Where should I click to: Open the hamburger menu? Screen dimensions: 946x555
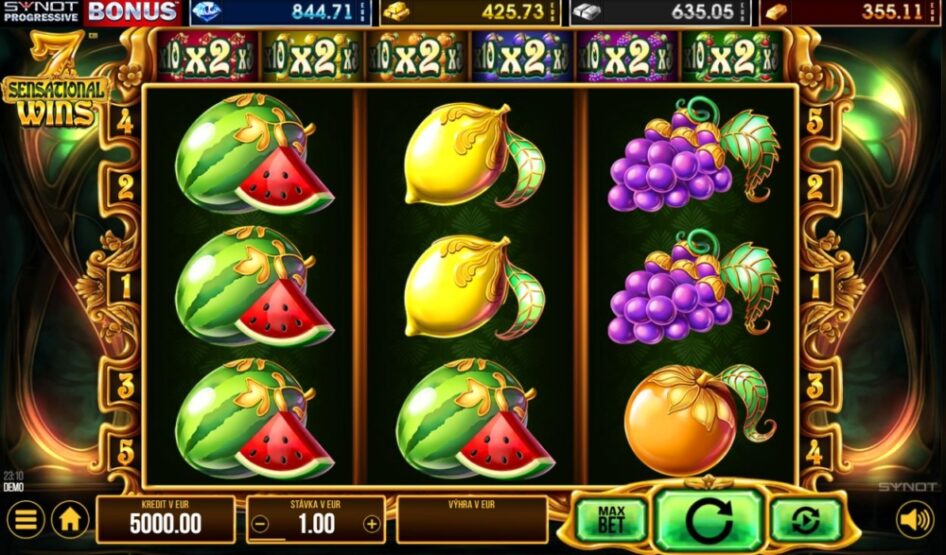pos(26,520)
